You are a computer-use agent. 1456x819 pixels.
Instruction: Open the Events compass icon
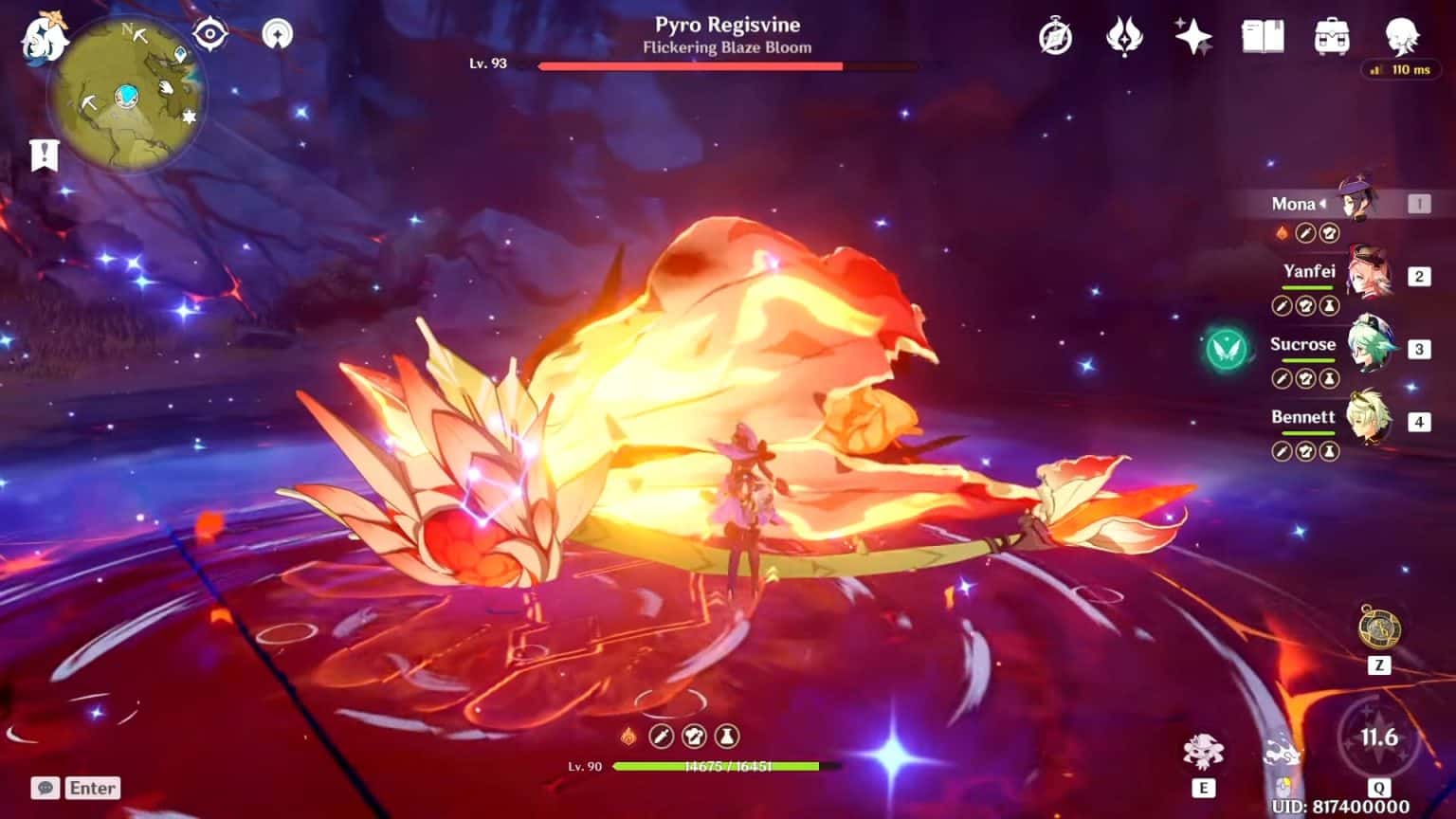1055,38
